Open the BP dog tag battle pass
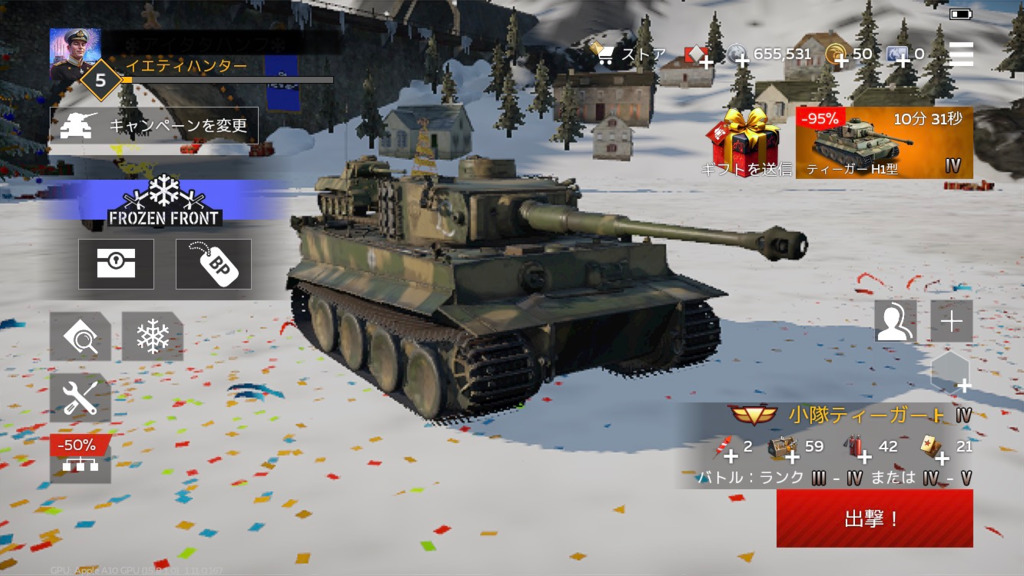Viewport: 1024px width, 576px height. click(x=213, y=264)
